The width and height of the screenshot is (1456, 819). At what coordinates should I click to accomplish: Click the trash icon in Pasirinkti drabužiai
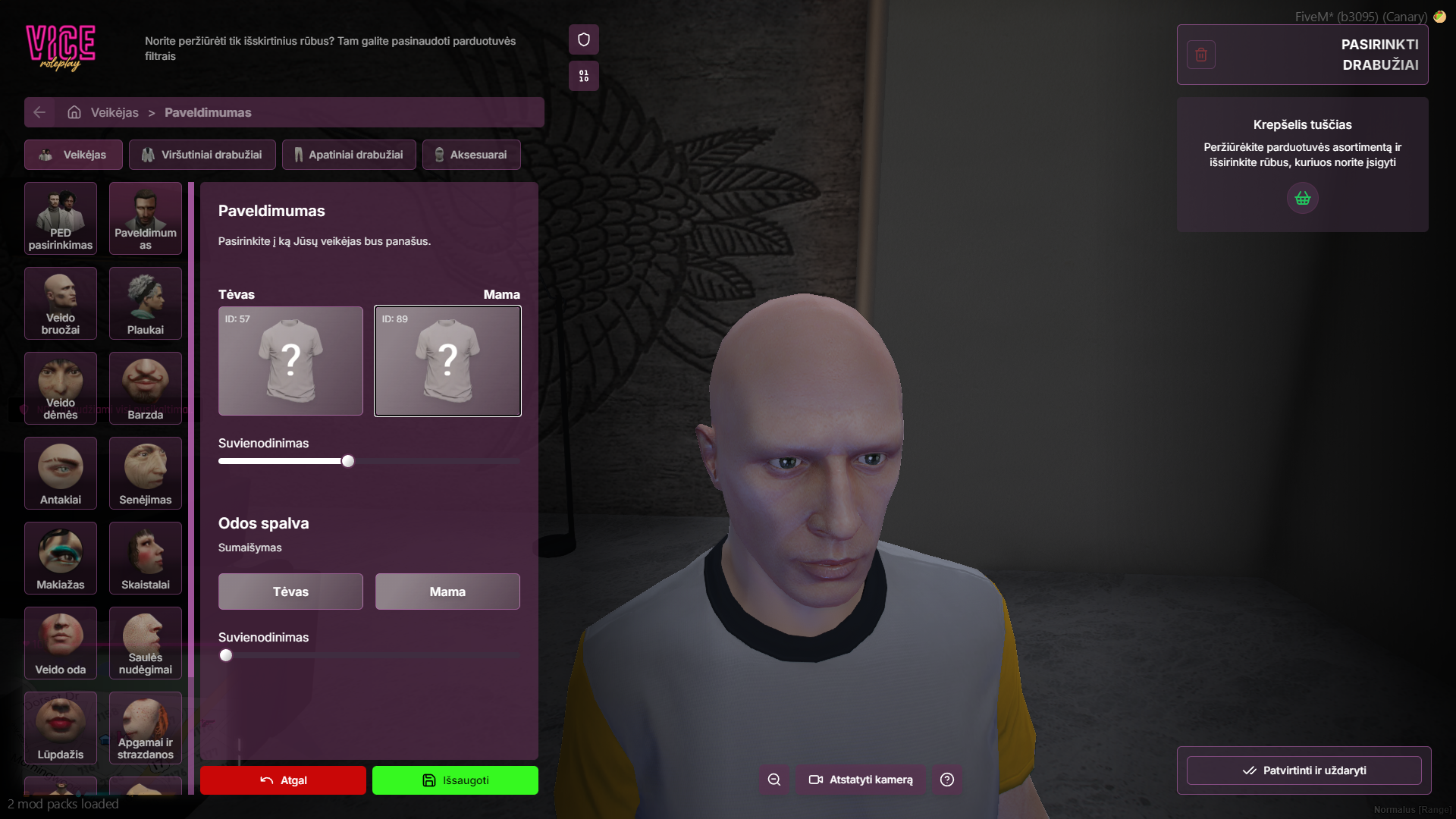[1201, 55]
